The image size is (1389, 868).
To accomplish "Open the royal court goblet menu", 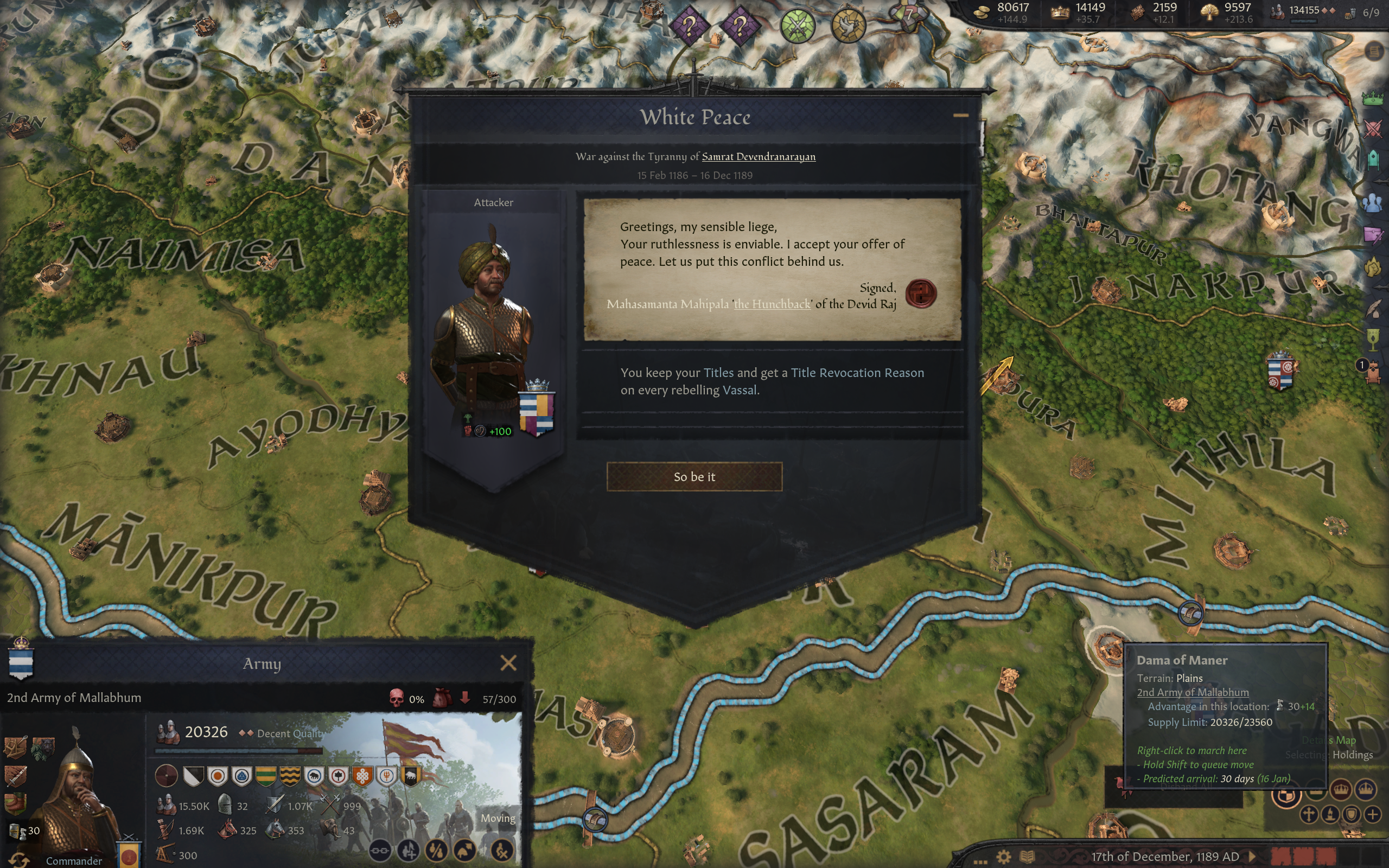I will pos(1372,339).
